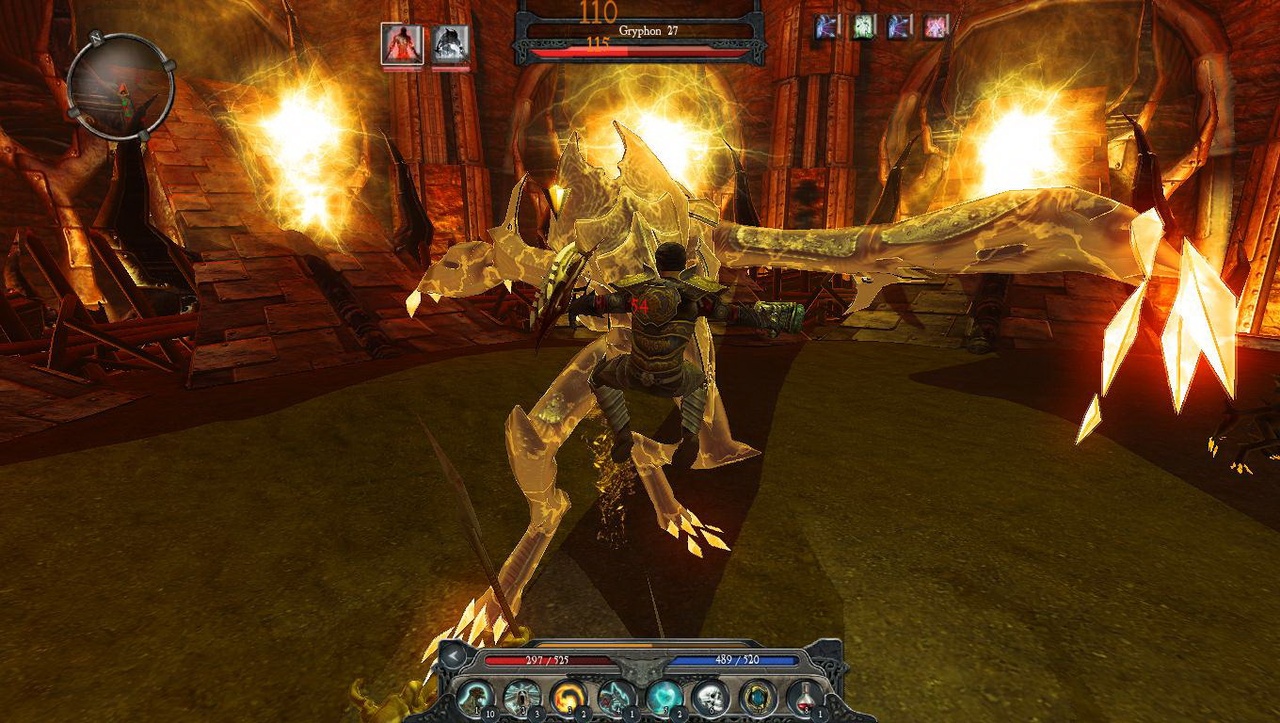Cast the fear scream ability from hotbar slot 2
Image resolution: width=1280 pixels, height=723 pixels.
pyautogui.click(x=523, y=696)
